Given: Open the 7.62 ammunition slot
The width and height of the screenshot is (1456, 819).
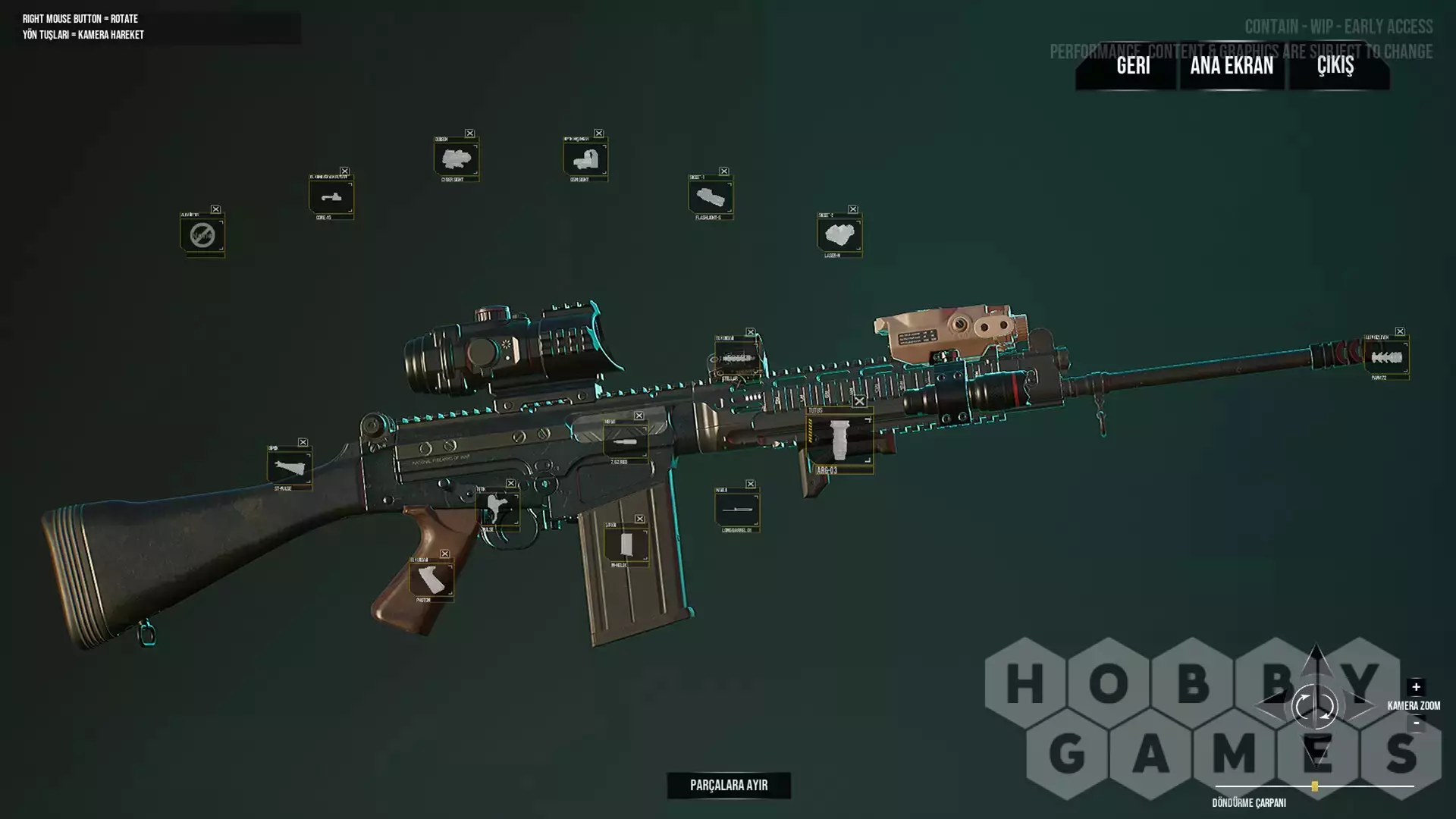Looking at the screenshot, I should [626, 441].
